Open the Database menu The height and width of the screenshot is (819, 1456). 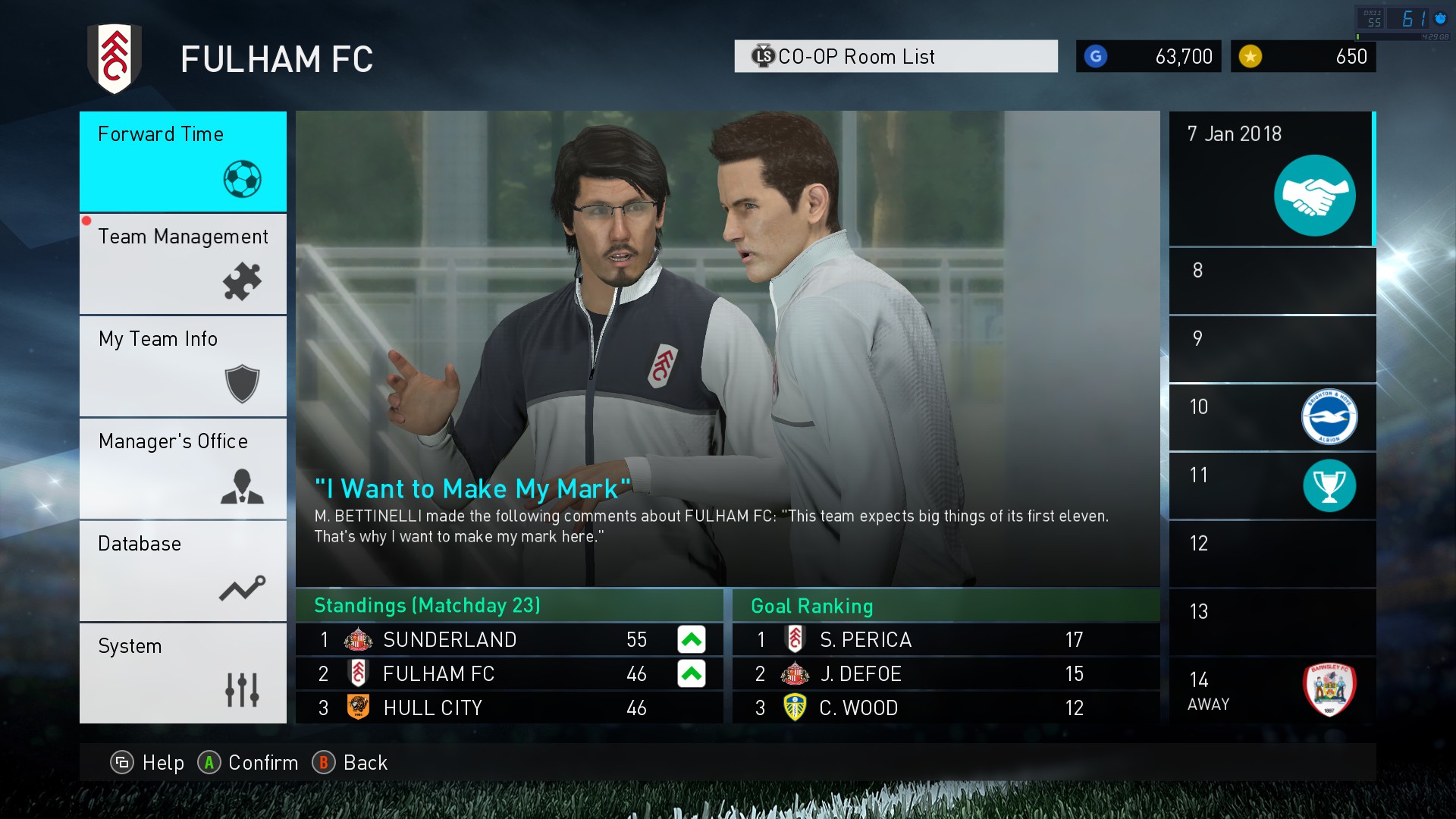(183, 571)
